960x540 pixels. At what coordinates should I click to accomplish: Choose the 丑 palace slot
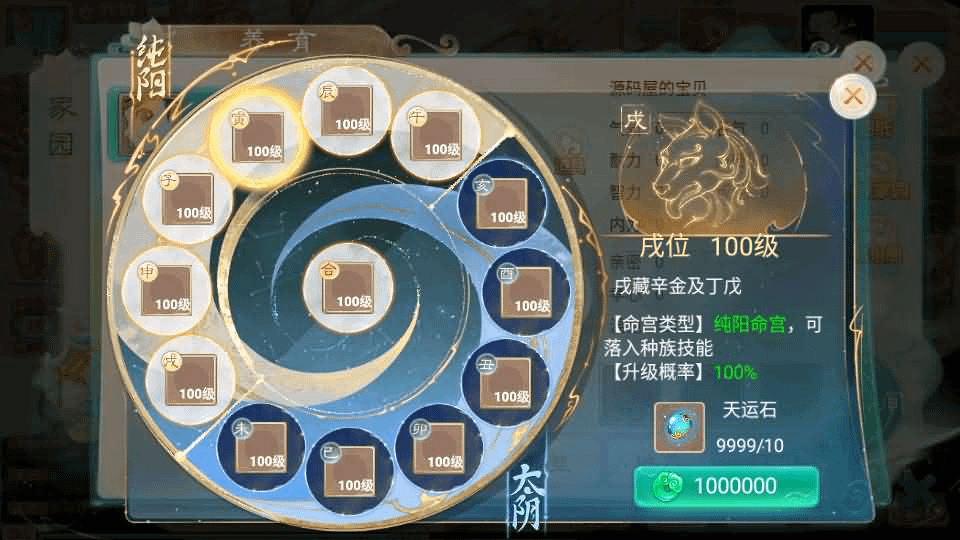pos(505,383)
